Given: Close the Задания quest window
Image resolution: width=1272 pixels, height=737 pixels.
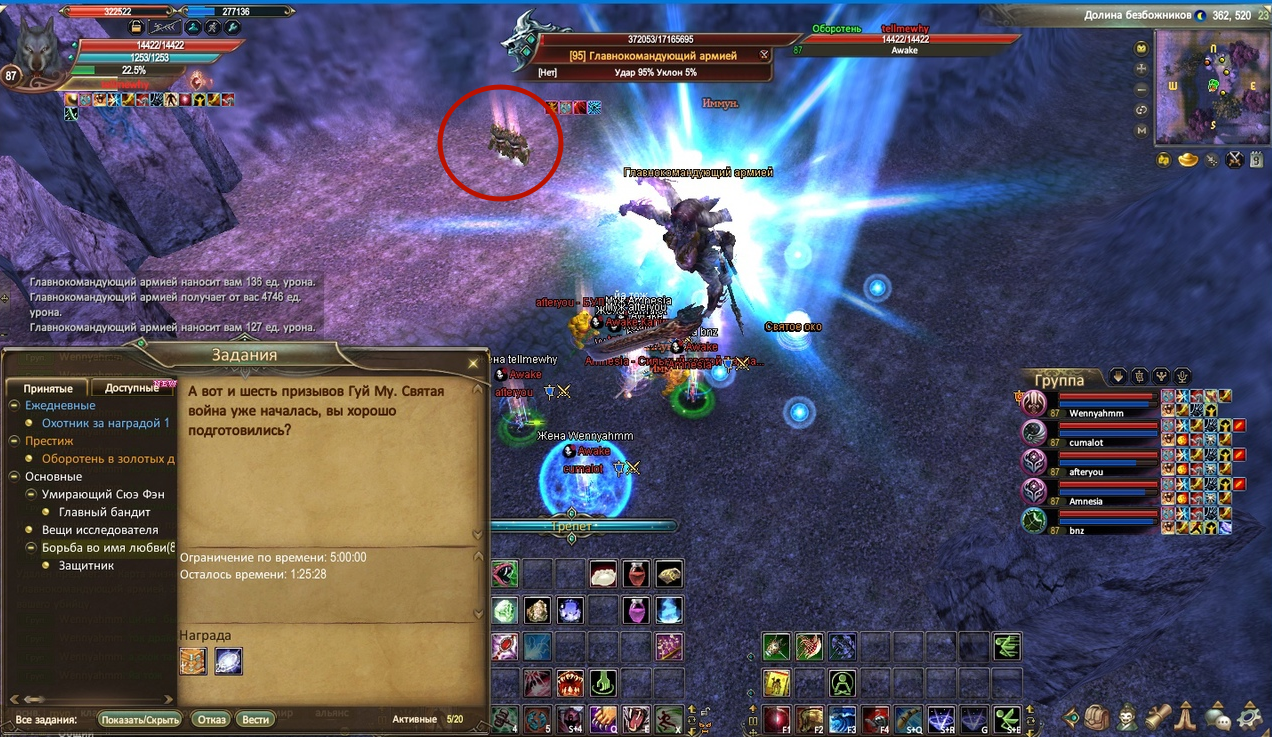Looking at the screenshot, I should tap(473, 363).
